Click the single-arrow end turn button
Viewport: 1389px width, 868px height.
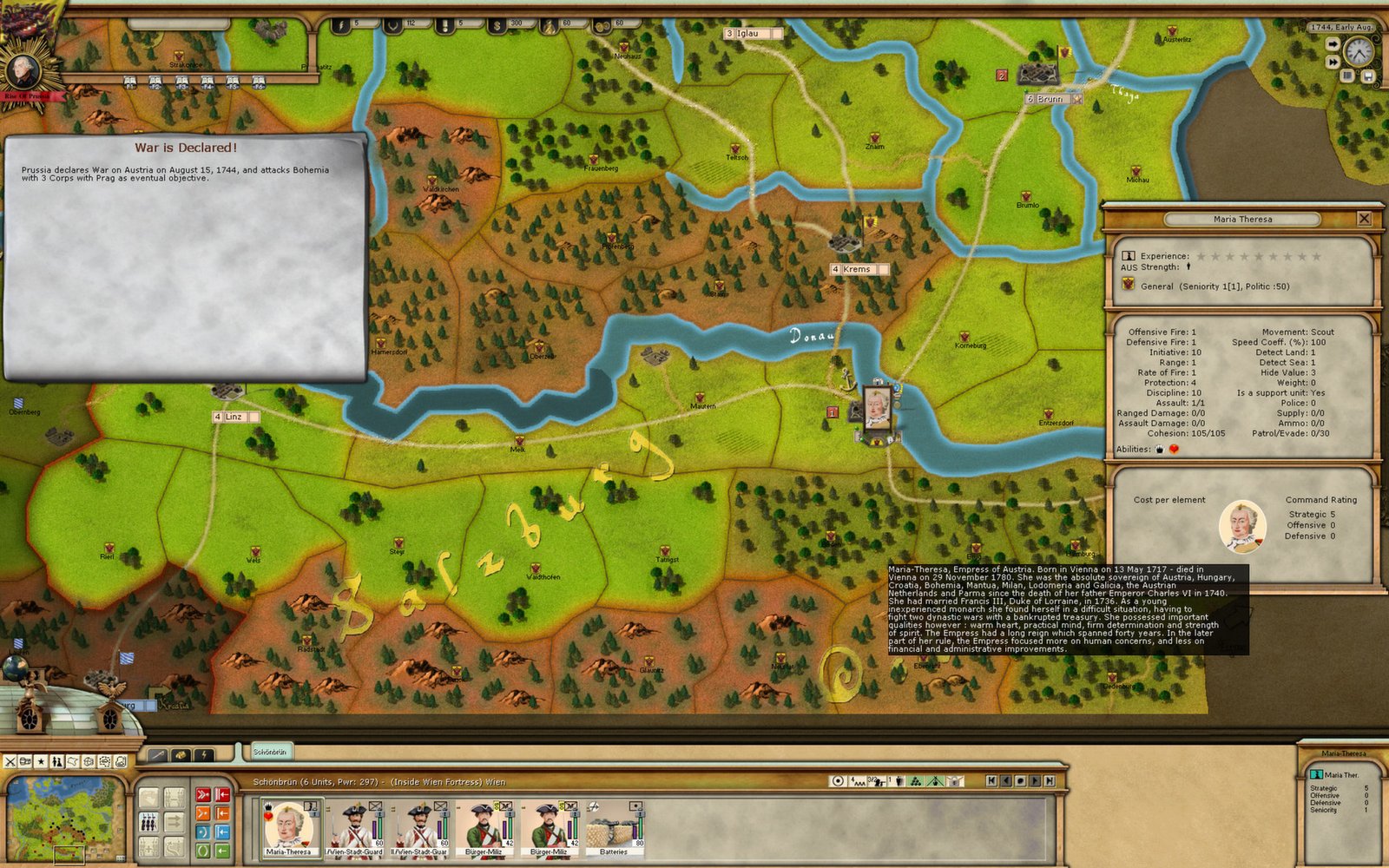1333,43
